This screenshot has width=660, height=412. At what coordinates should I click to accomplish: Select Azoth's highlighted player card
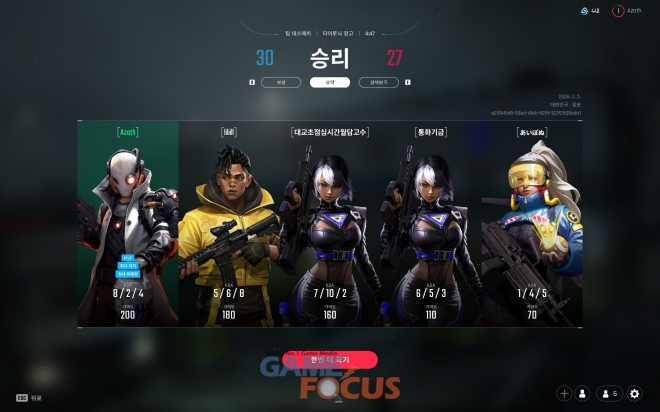pyautogui.click(x=128, y=224)
